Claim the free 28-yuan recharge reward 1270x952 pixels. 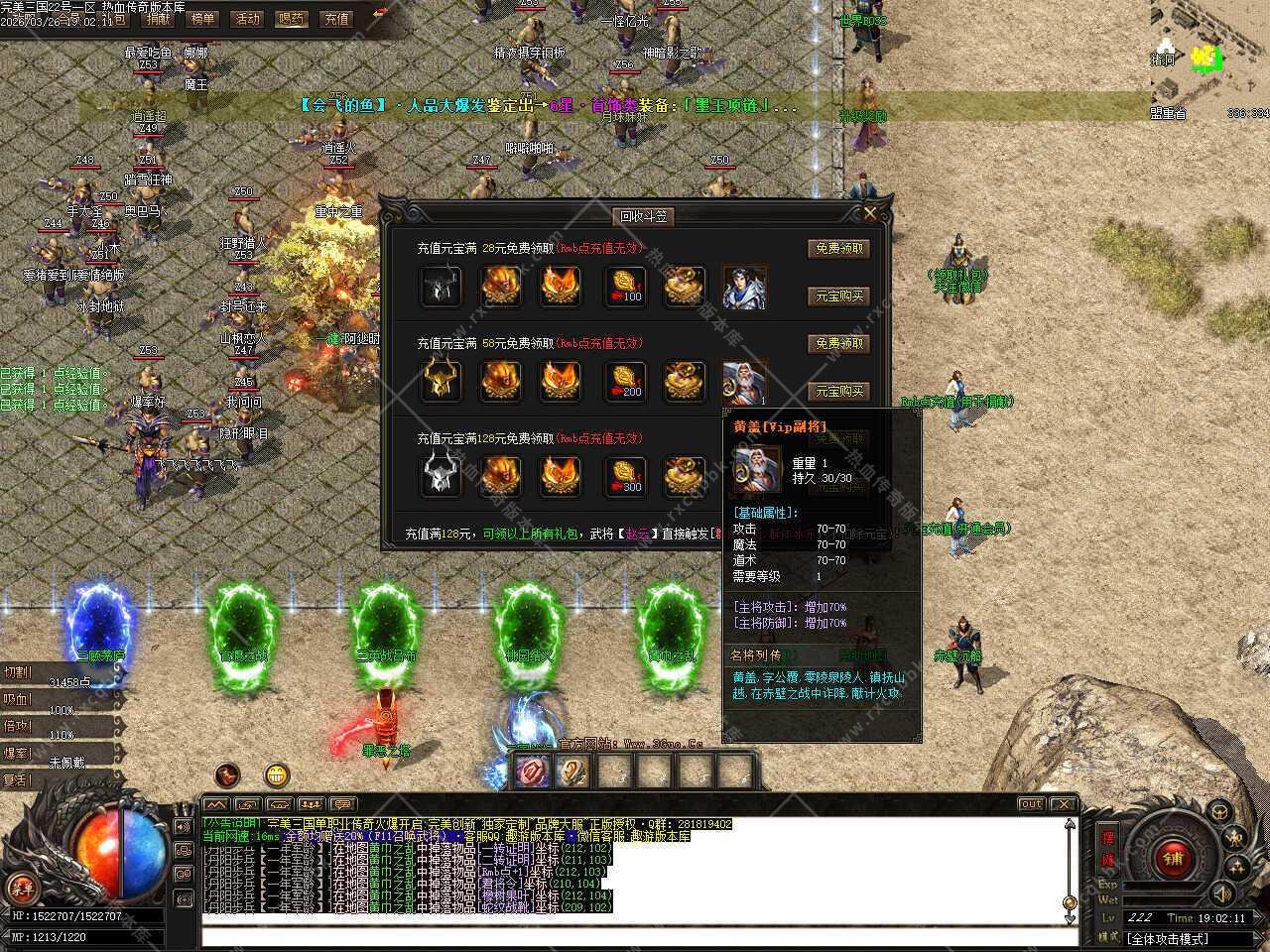click(838, 249)
